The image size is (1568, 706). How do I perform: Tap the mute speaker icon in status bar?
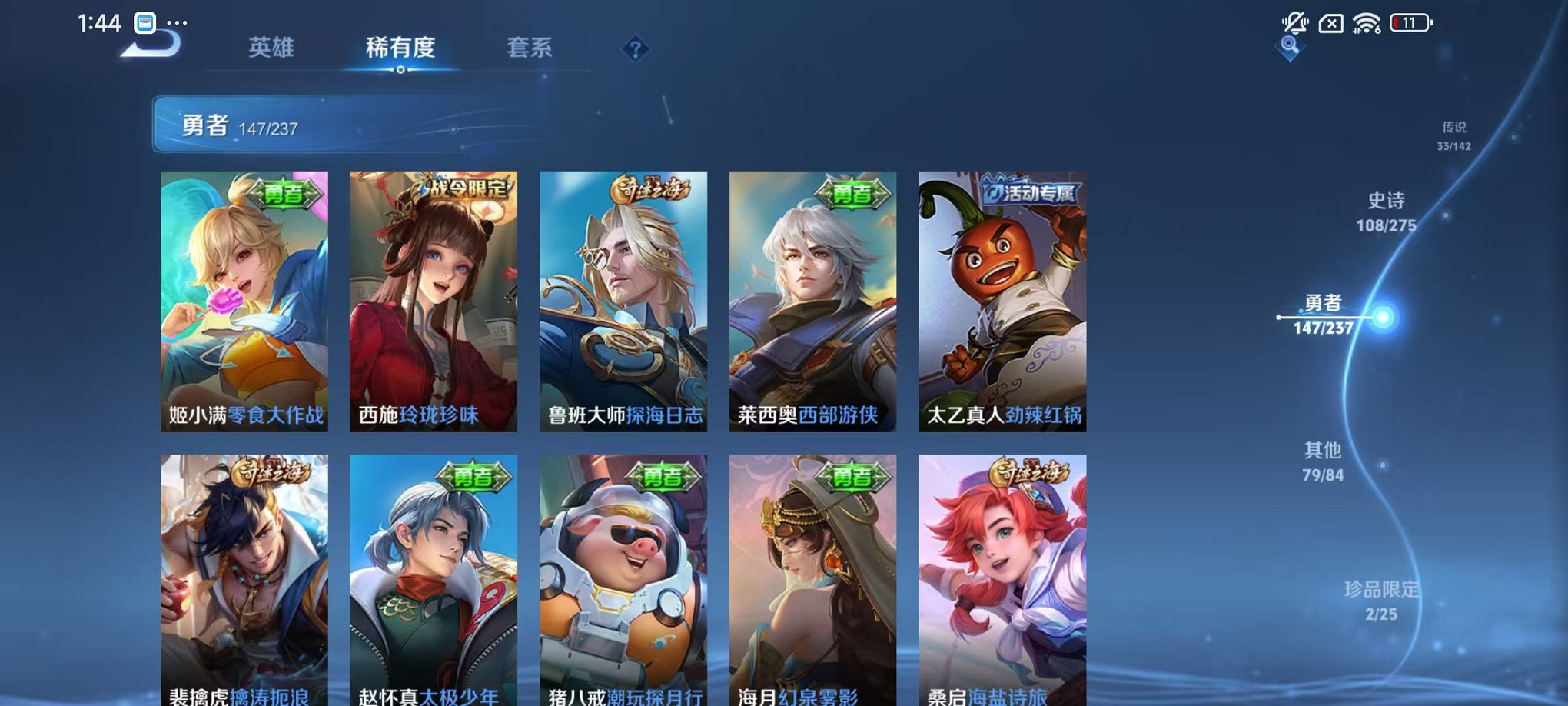(x=1297, y=21)
